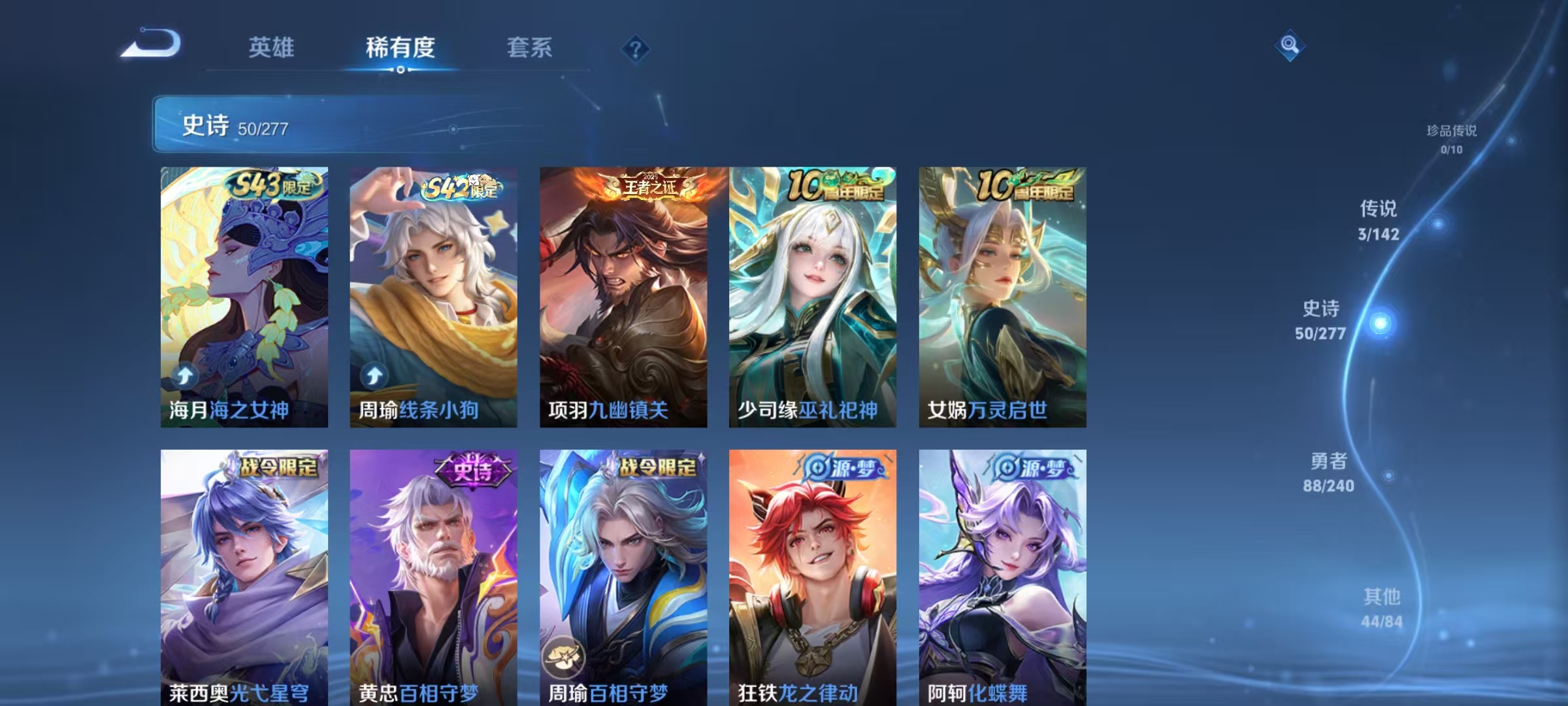Open the help question mark icon
The image size is (1568, 706).
(x=636, y=47)
